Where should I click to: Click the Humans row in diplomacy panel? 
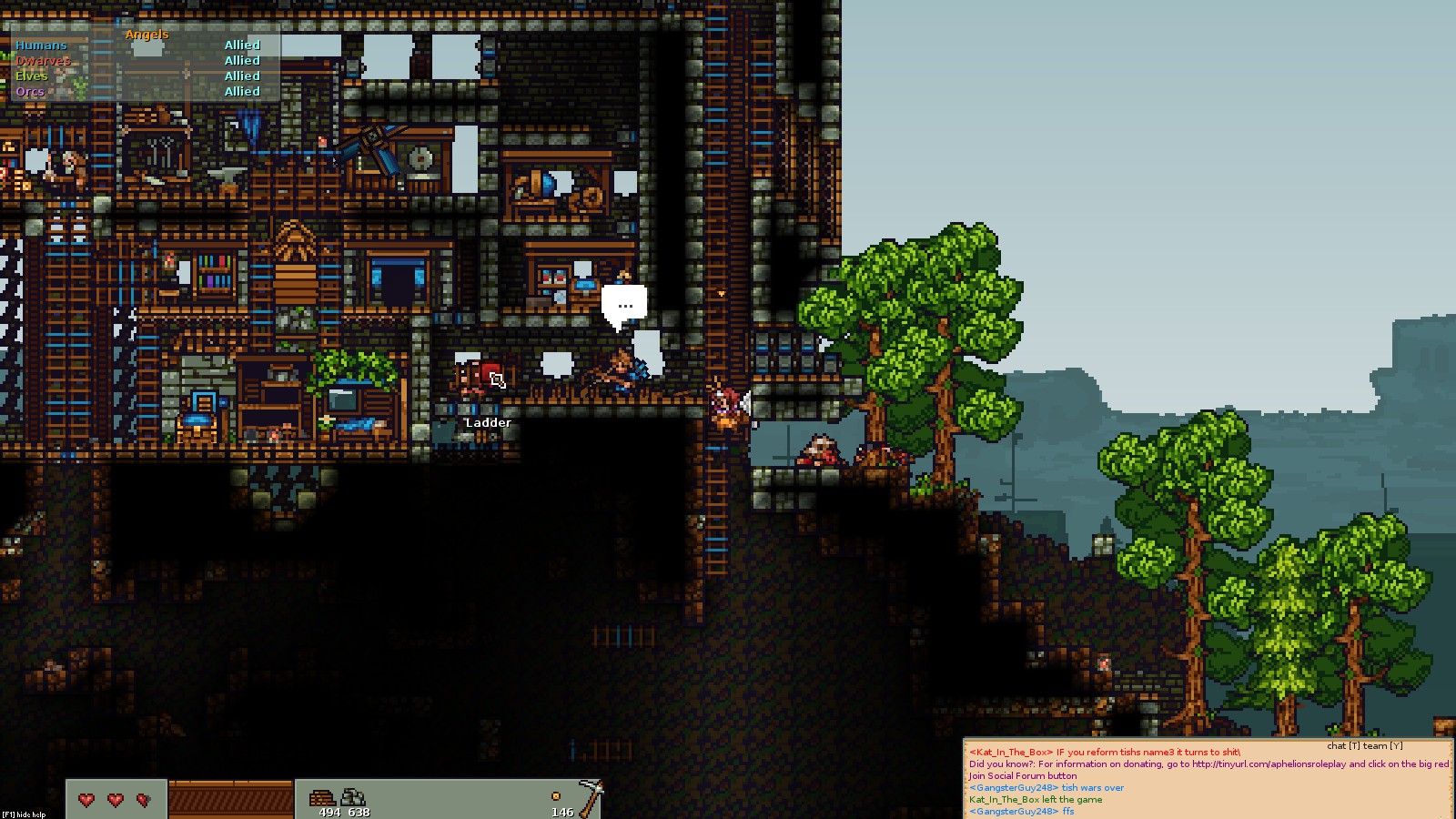pyautogui.click(x=41, y=45)
